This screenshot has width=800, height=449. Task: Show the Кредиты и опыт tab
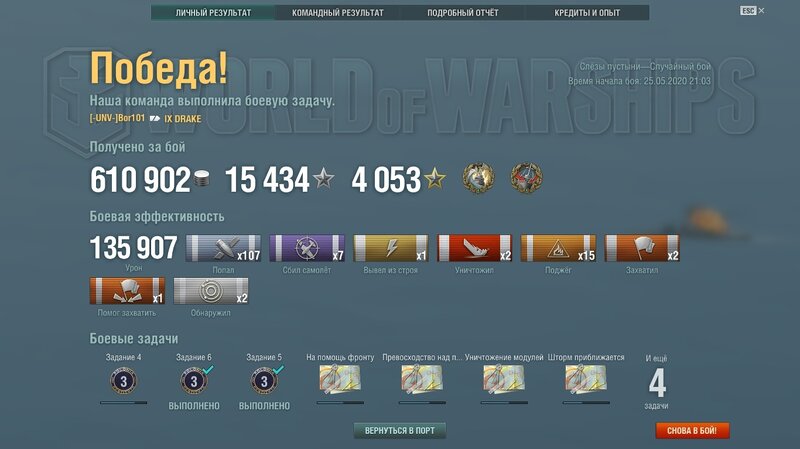pos(586,13)
